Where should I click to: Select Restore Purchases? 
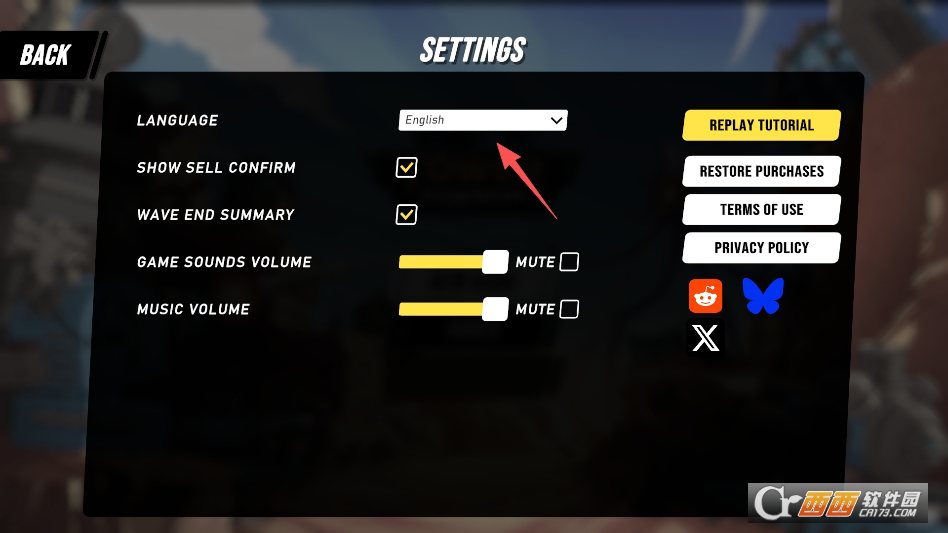pos(761,171)
